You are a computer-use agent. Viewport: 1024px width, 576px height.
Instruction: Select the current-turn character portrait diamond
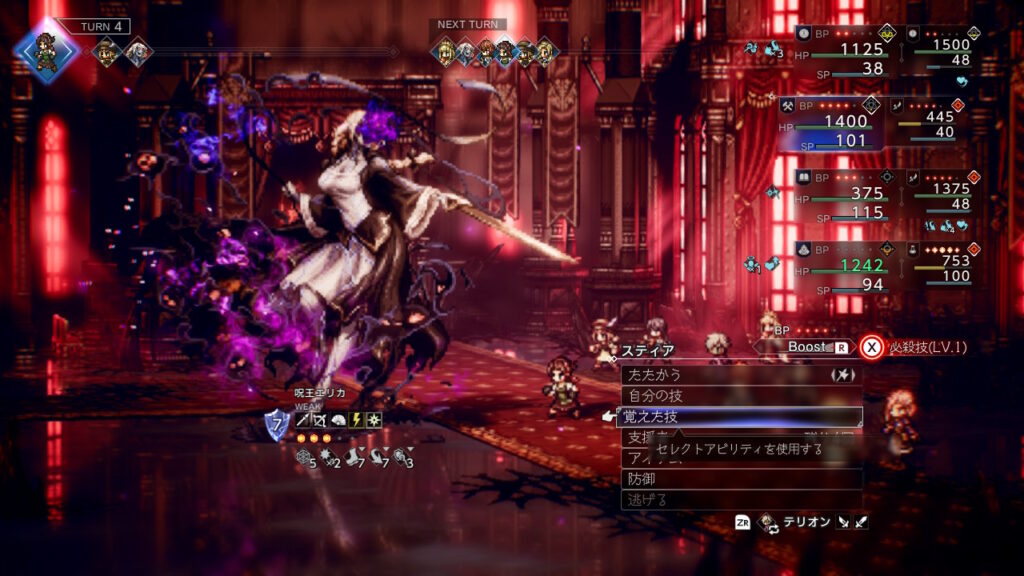pos(45,50)
